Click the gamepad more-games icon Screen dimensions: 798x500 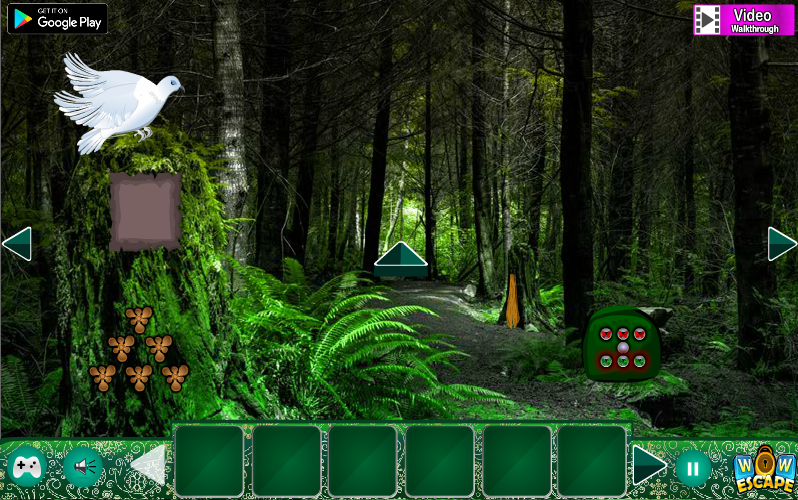coord(26,466)
